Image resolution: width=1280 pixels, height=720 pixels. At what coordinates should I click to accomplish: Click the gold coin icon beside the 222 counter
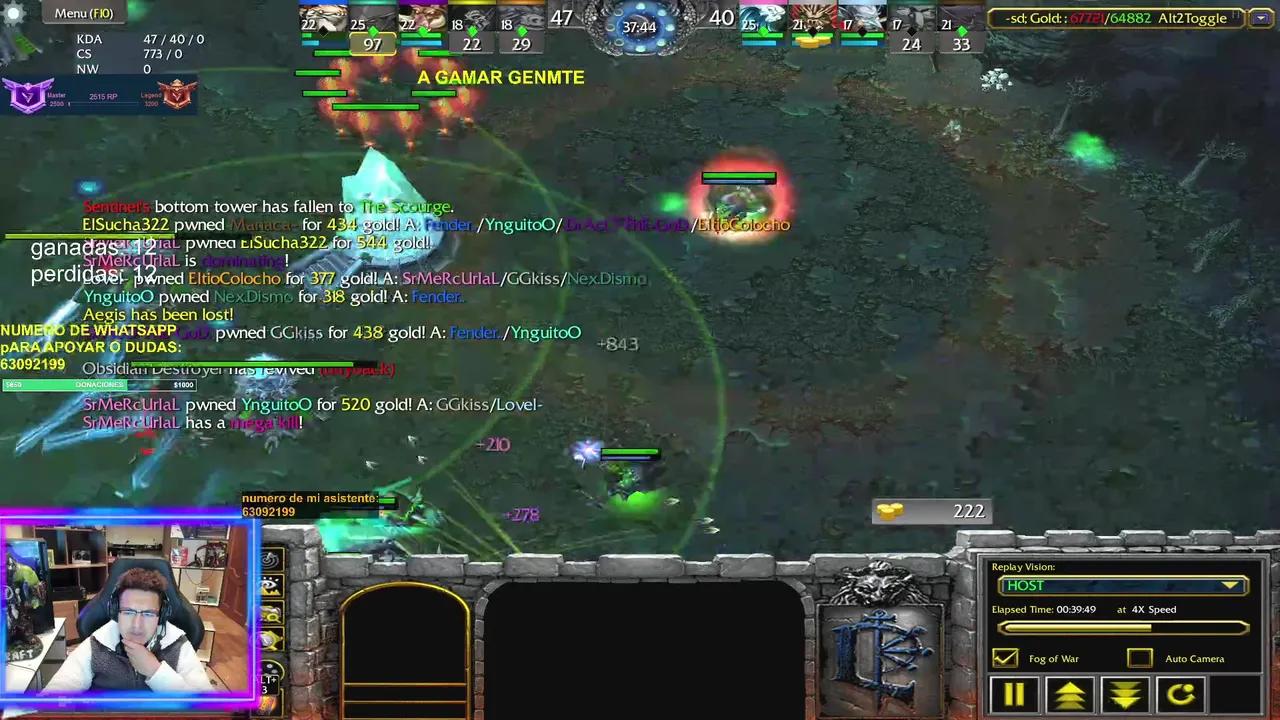(x=888, y=510)
